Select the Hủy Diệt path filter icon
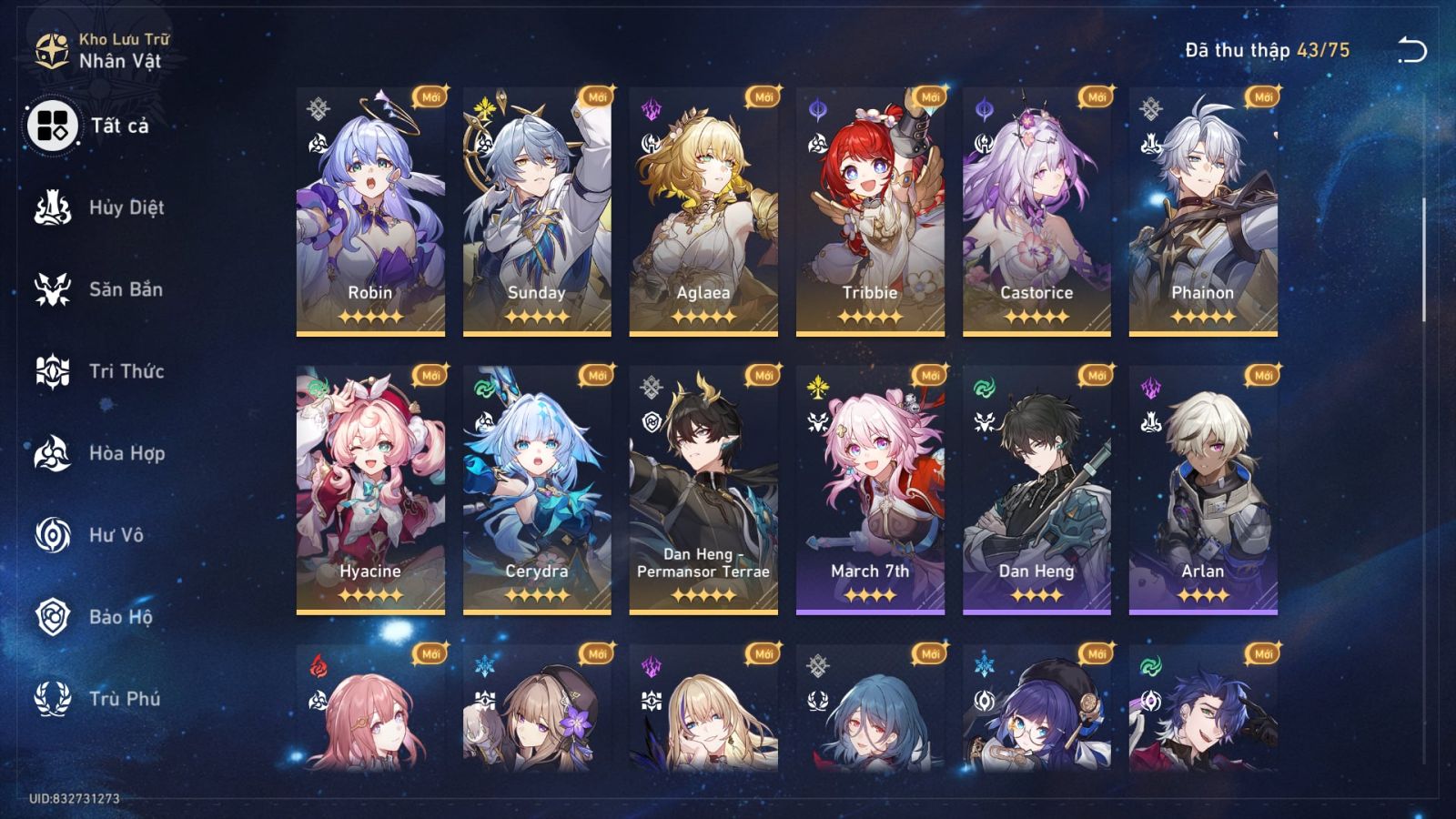Screen dimensions: 1456x819 pos(52,207)
